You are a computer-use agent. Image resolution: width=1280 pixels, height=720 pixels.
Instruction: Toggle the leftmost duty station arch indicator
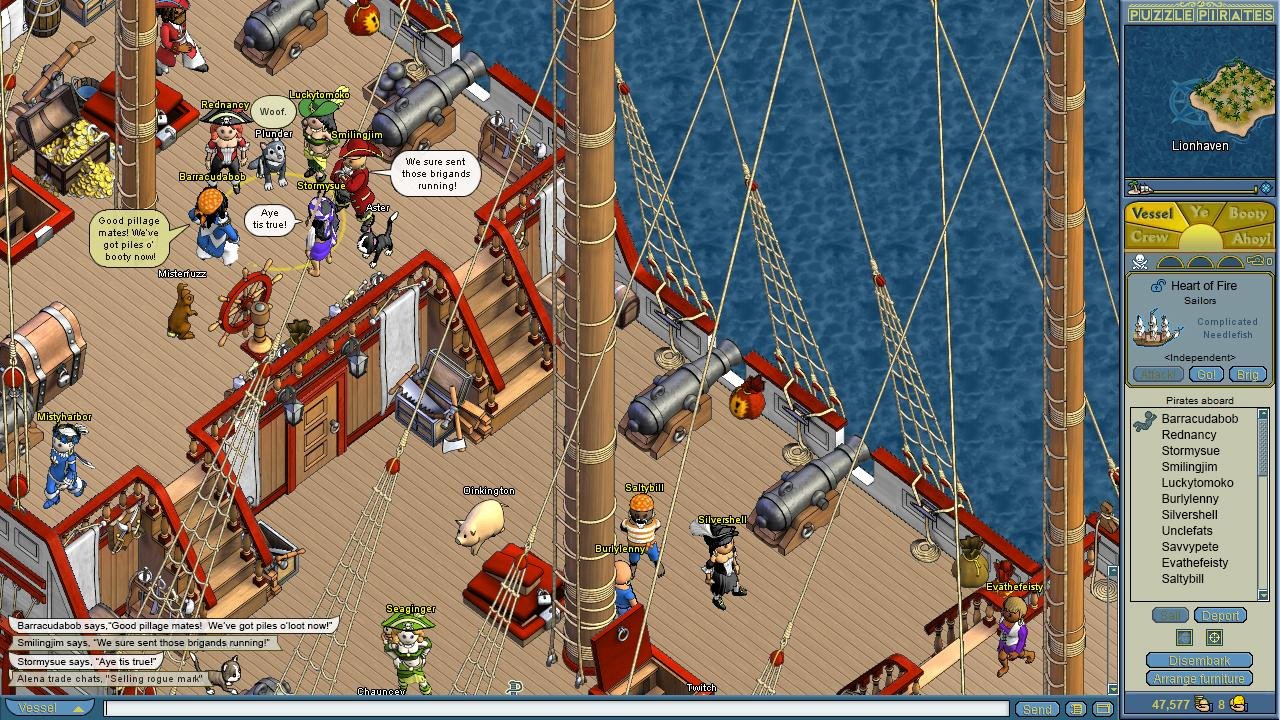tap(1171, 263)
